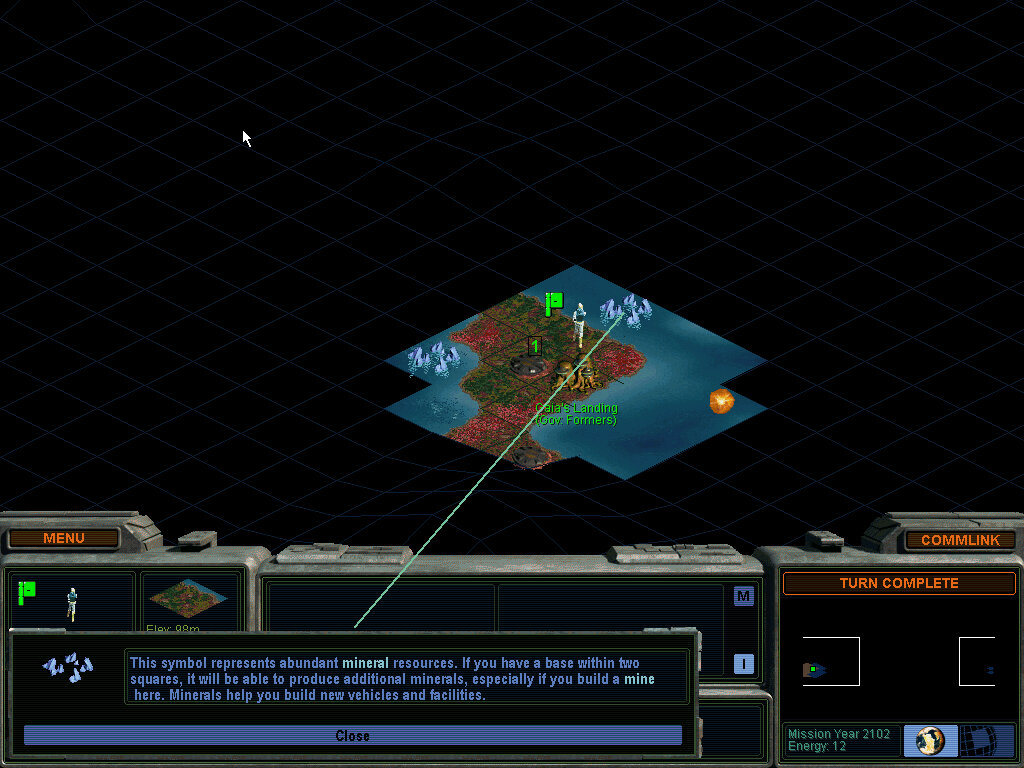Open the COMMLINK panel
Viewport: 1024px width, 768px height.
tap(959, 540)
